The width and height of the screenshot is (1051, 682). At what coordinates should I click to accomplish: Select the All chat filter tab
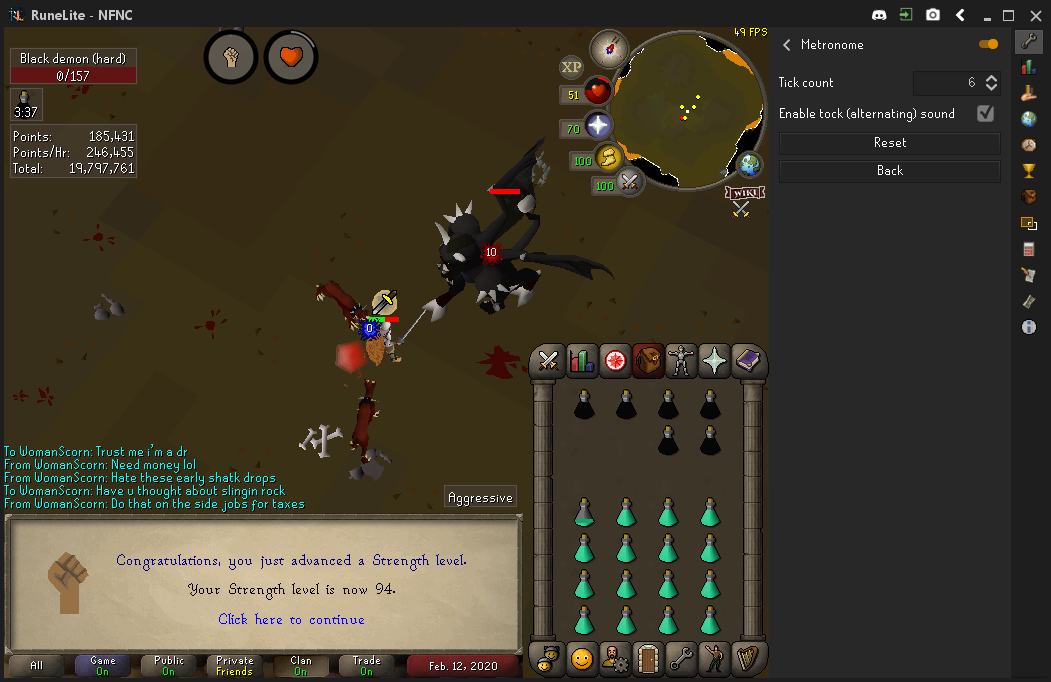(37, 665)
